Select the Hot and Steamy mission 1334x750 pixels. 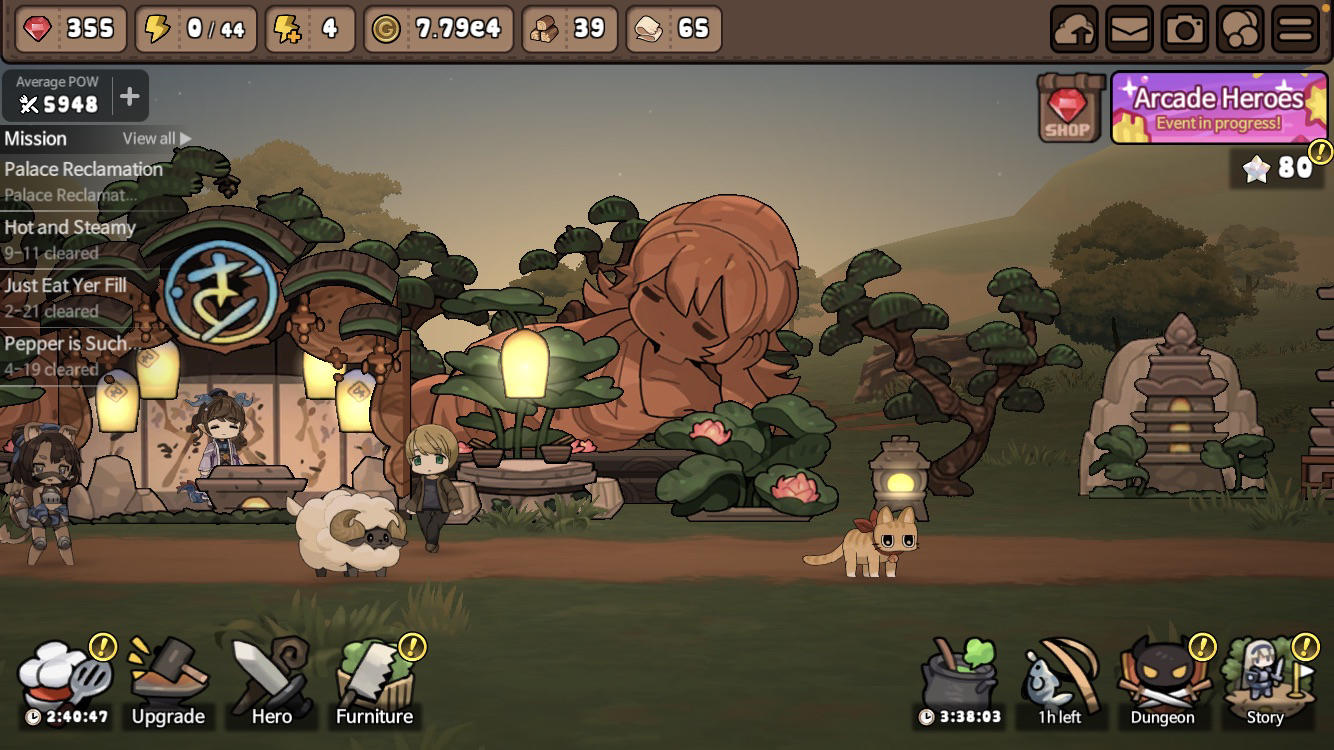pyautogui.click(x=70, y=238)
